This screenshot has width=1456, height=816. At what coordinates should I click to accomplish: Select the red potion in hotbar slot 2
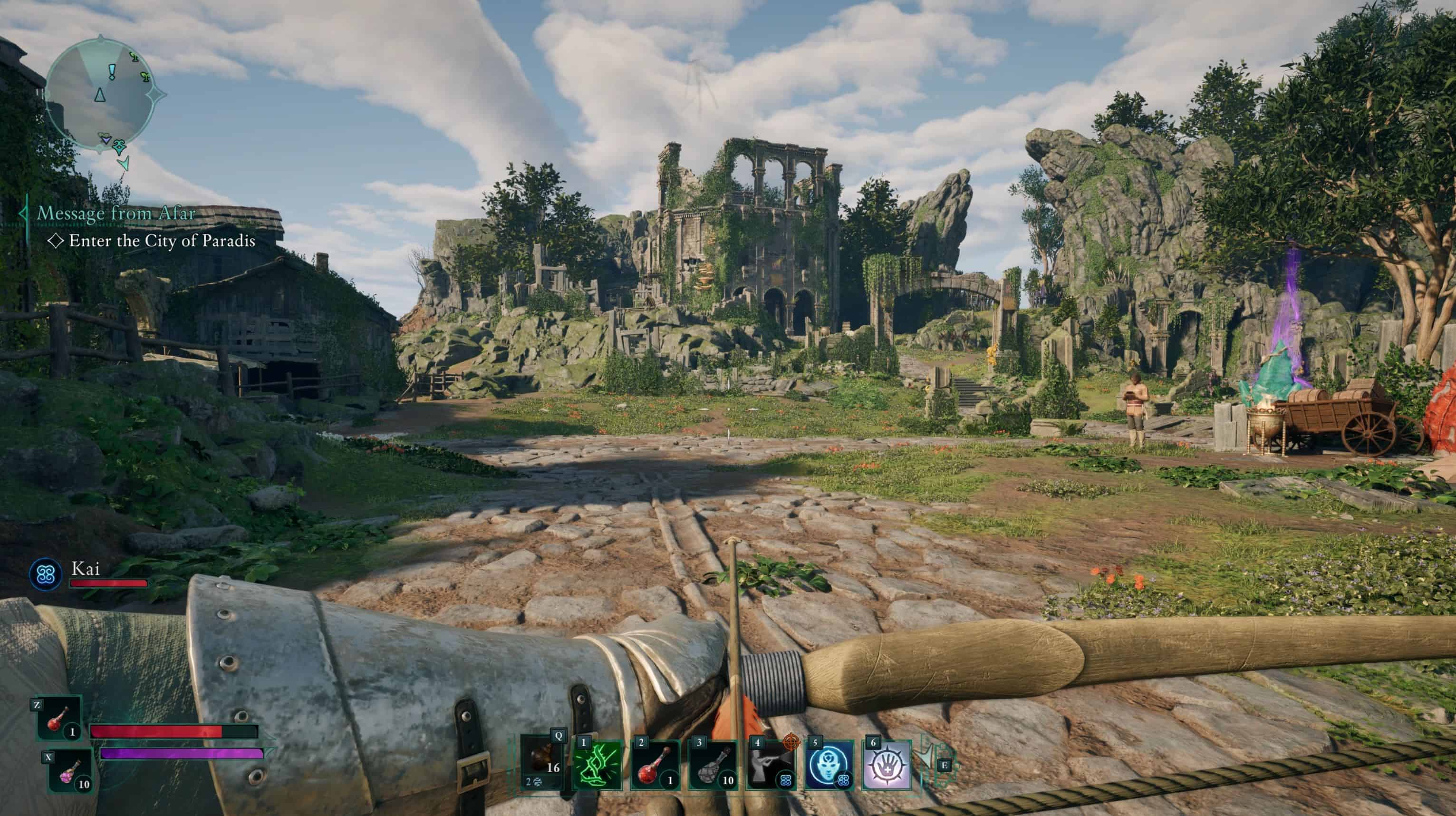pos(656,766)
